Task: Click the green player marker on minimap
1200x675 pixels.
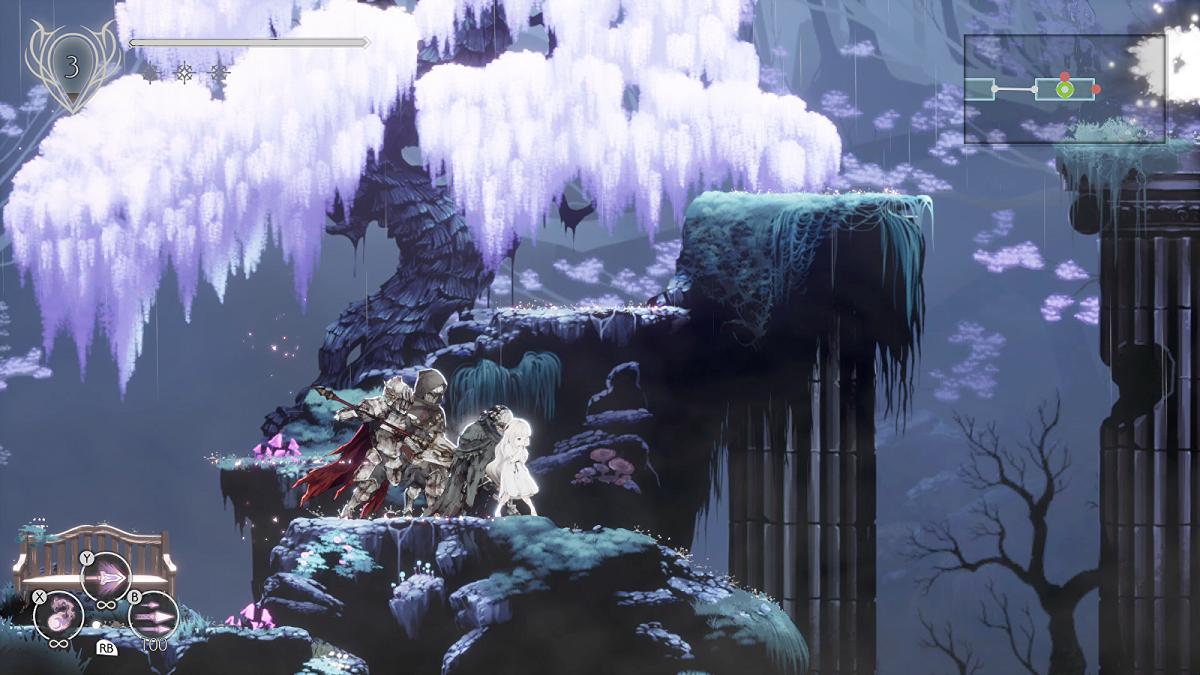Action: (1065, 90)
